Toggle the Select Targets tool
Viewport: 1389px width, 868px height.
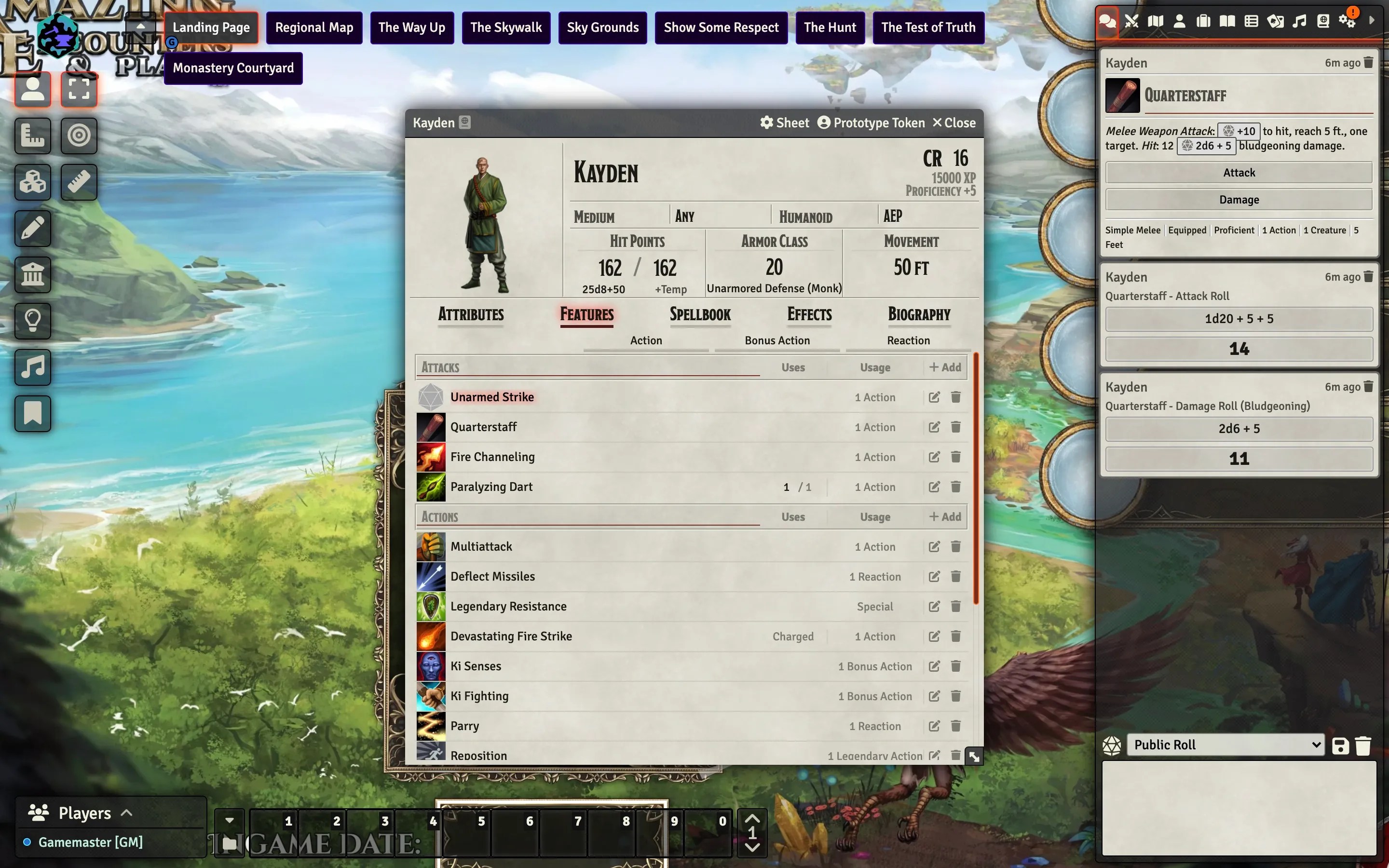coord(79,136)
